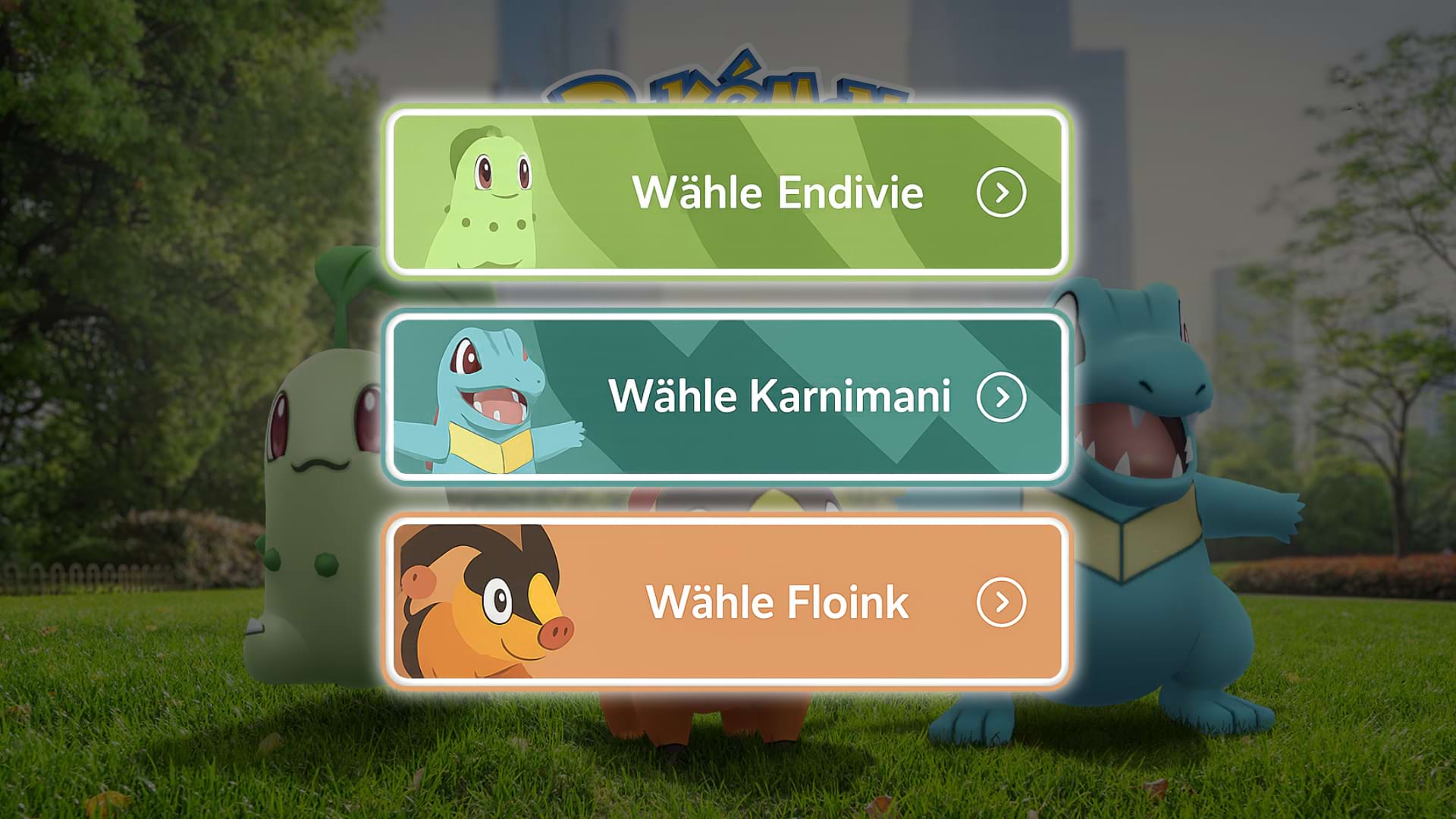This screenshot has height=819, width=1456.
Task: Pick the Wähle Floink button
Action: click(x=728, y=602)
